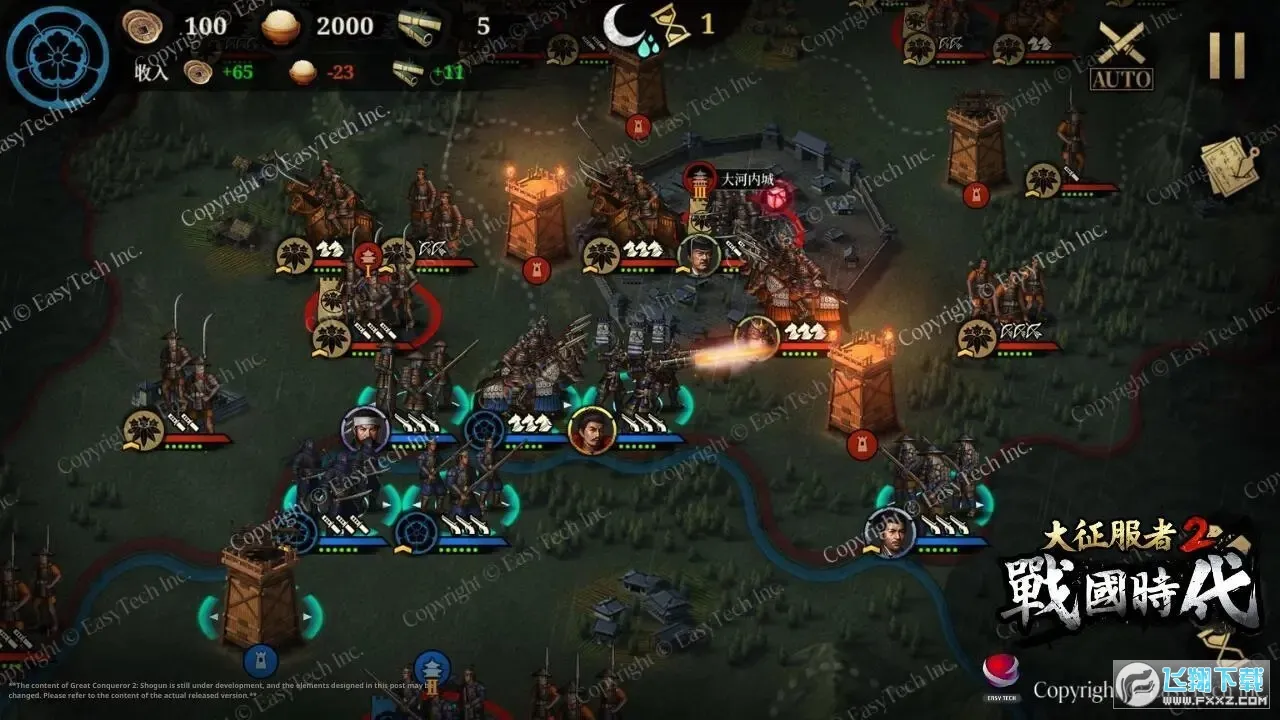Select the blue general's unit beside the river
Viewport: 1280px width, 720px height.
click(890, 531)
